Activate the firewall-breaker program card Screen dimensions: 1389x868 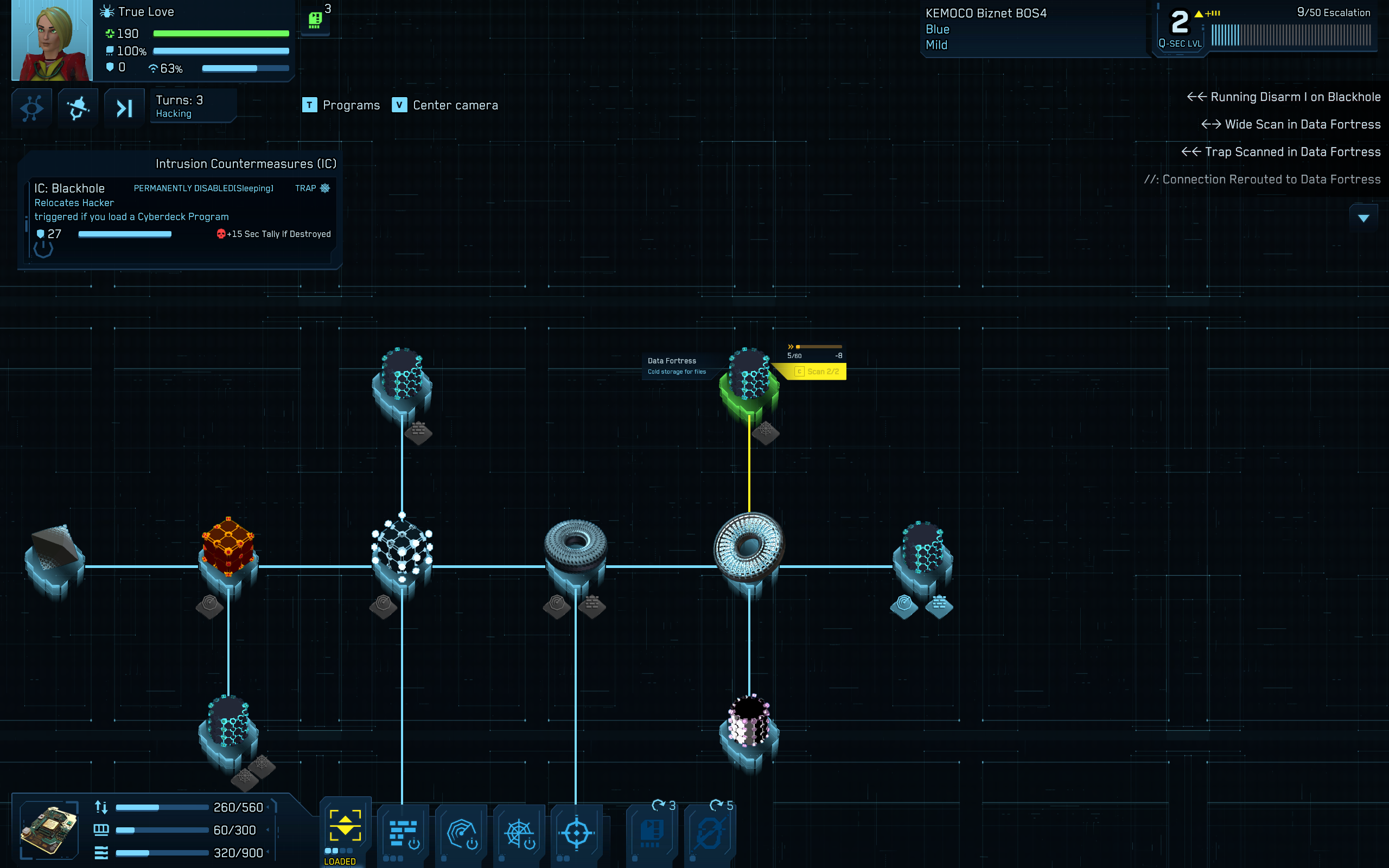coord(403,832)
